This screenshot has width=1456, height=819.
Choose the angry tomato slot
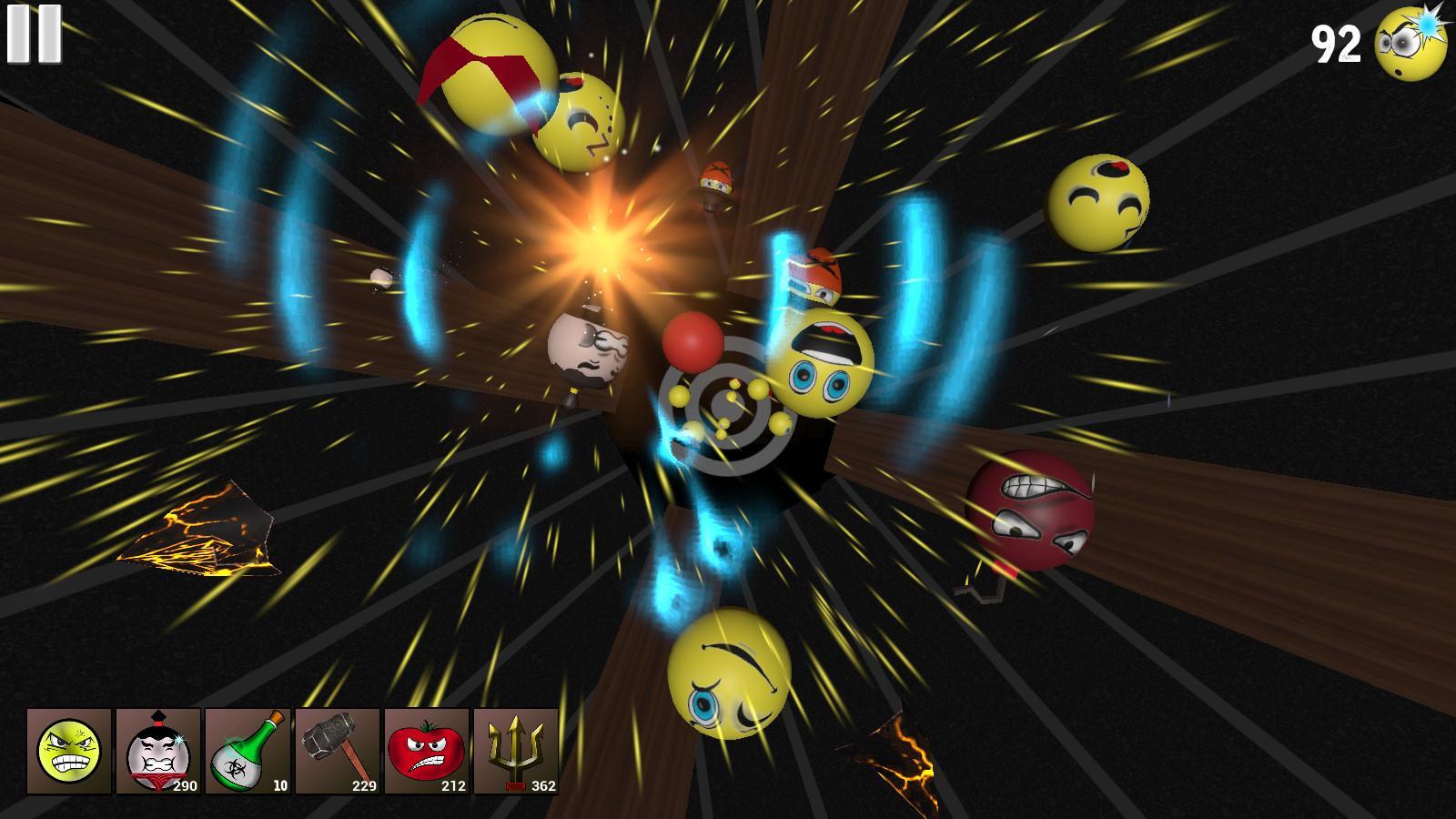[x=426, y=751]
